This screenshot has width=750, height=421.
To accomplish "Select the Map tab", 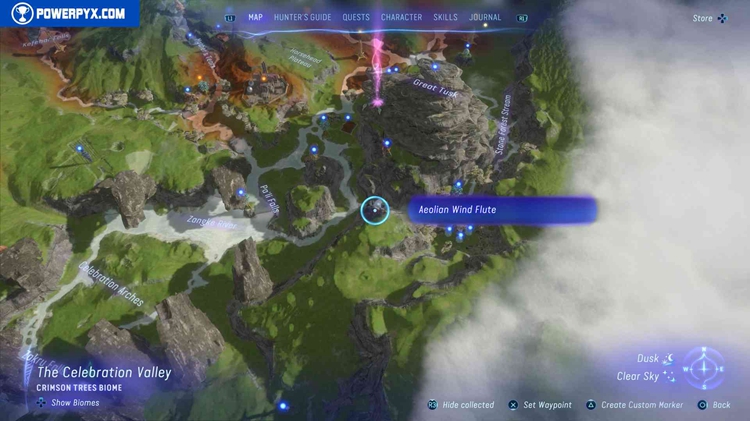I will point(256,17).
